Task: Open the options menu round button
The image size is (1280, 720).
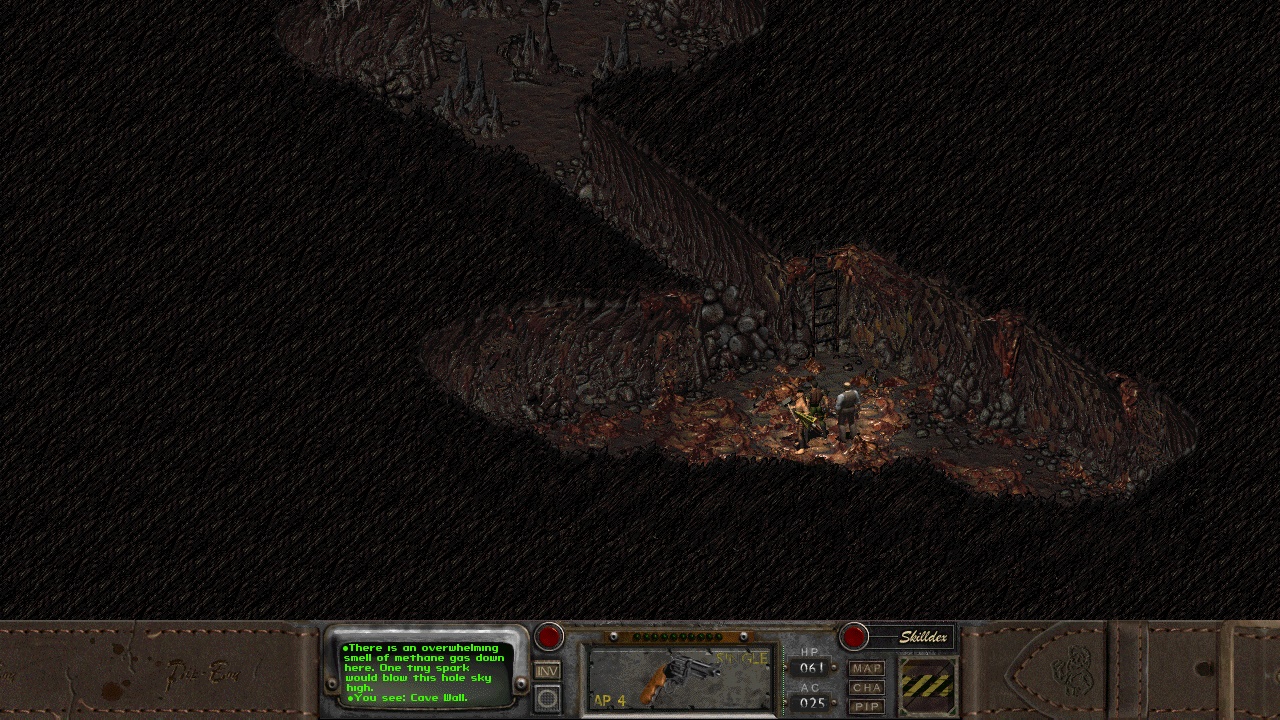Action: (x=547, y=698)
